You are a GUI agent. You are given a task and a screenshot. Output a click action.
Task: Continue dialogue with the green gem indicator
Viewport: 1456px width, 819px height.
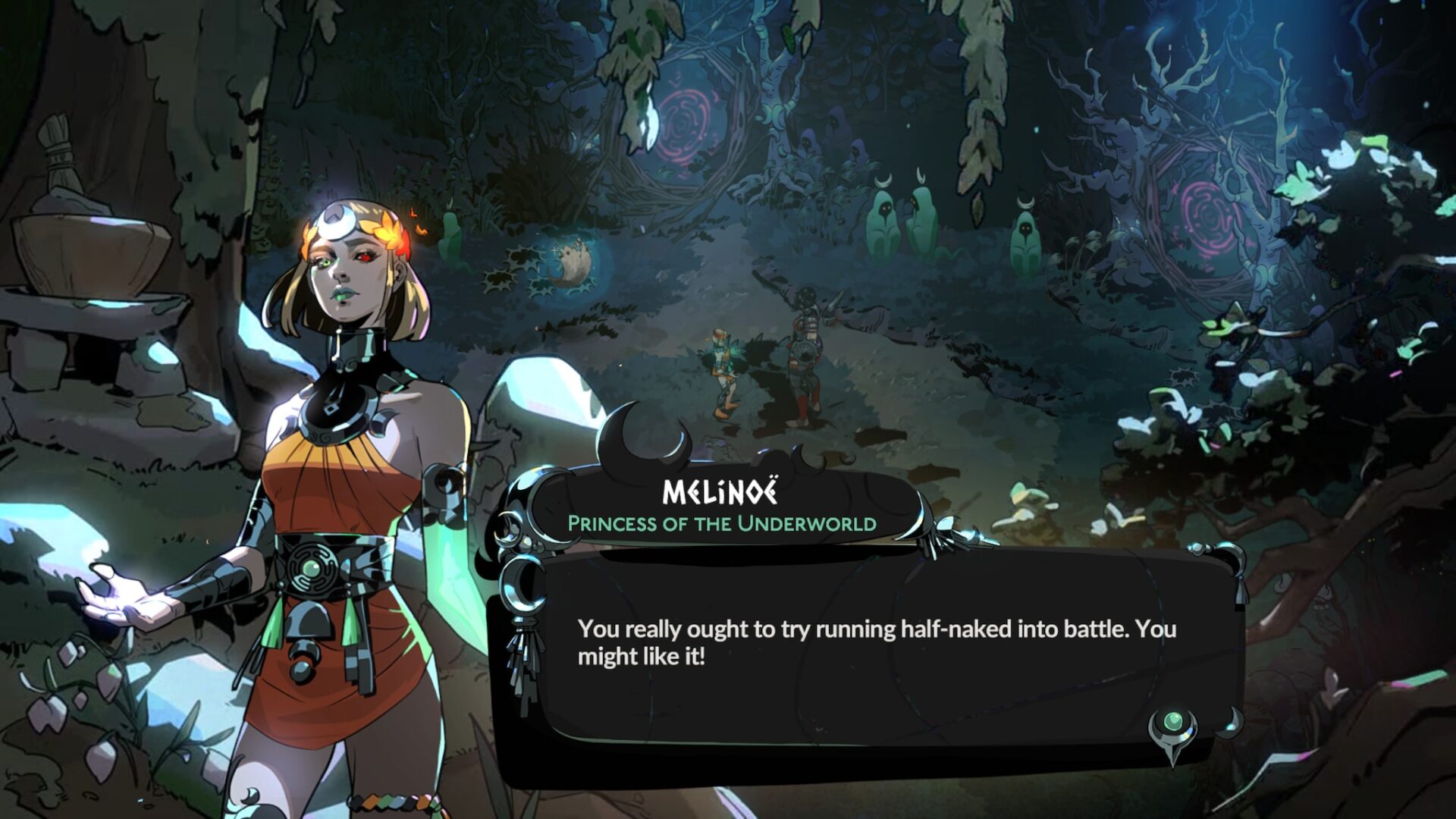(x=1172, y=724)
